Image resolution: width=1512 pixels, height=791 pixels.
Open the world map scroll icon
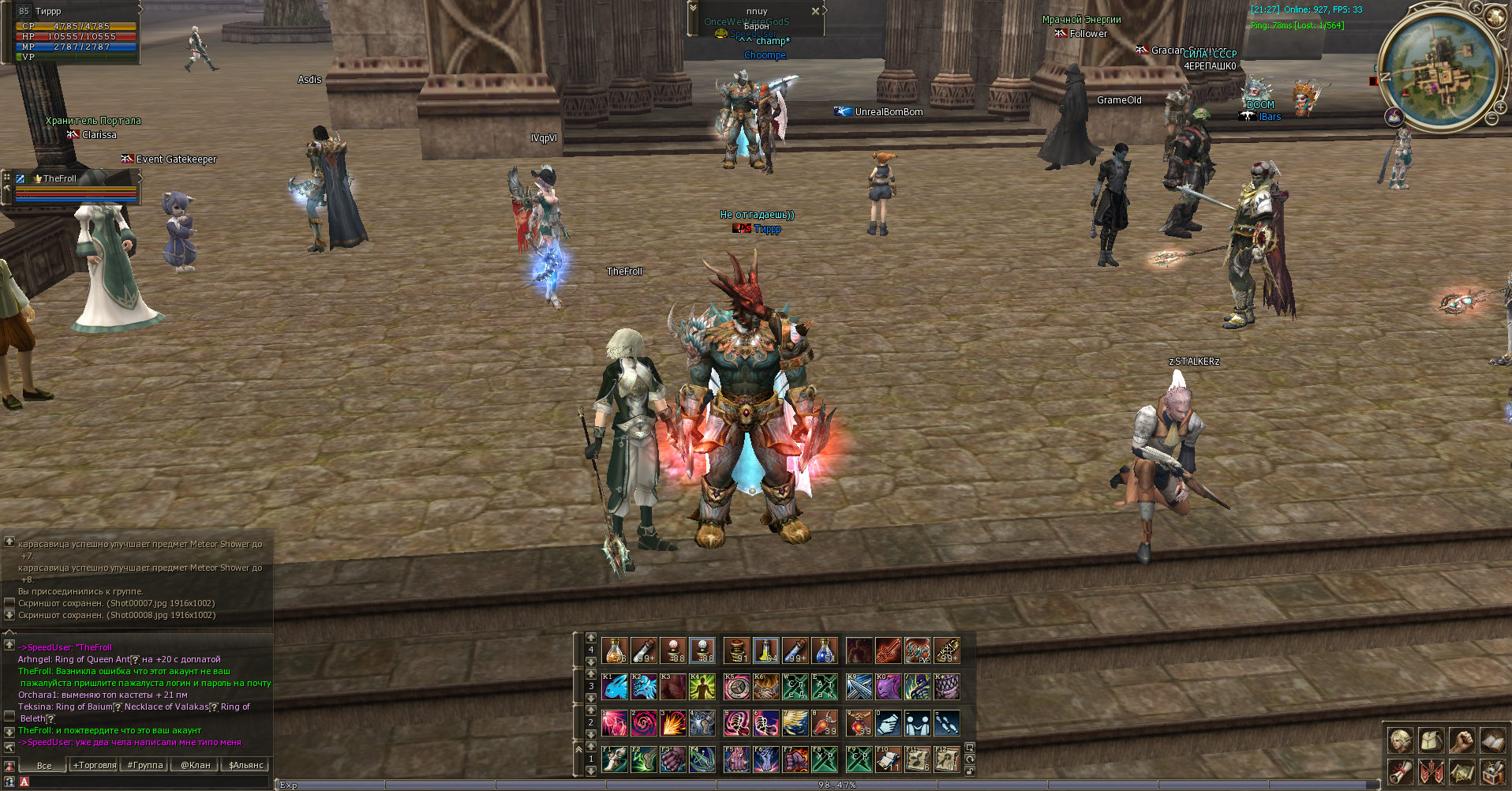click(1461, 771)
